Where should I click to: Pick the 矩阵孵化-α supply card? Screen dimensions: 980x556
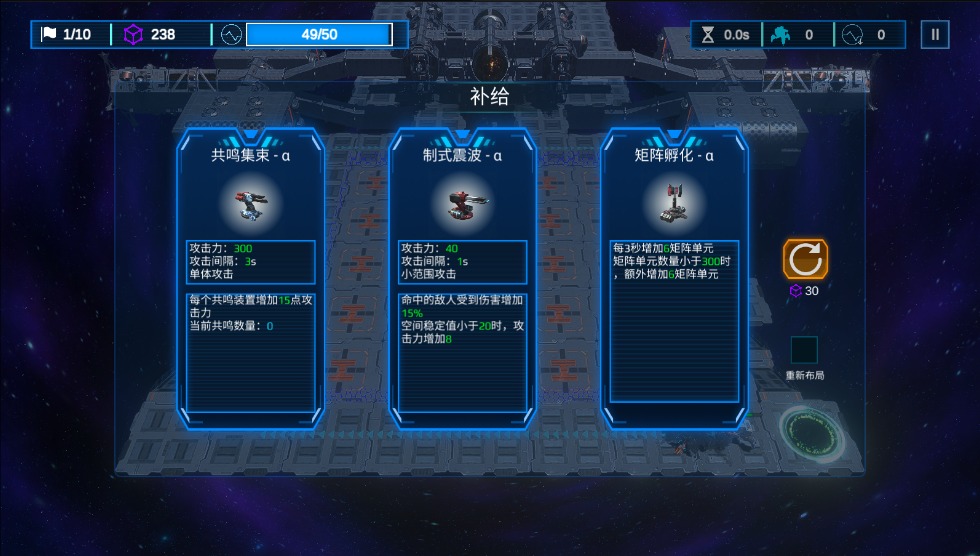point(674,278)
